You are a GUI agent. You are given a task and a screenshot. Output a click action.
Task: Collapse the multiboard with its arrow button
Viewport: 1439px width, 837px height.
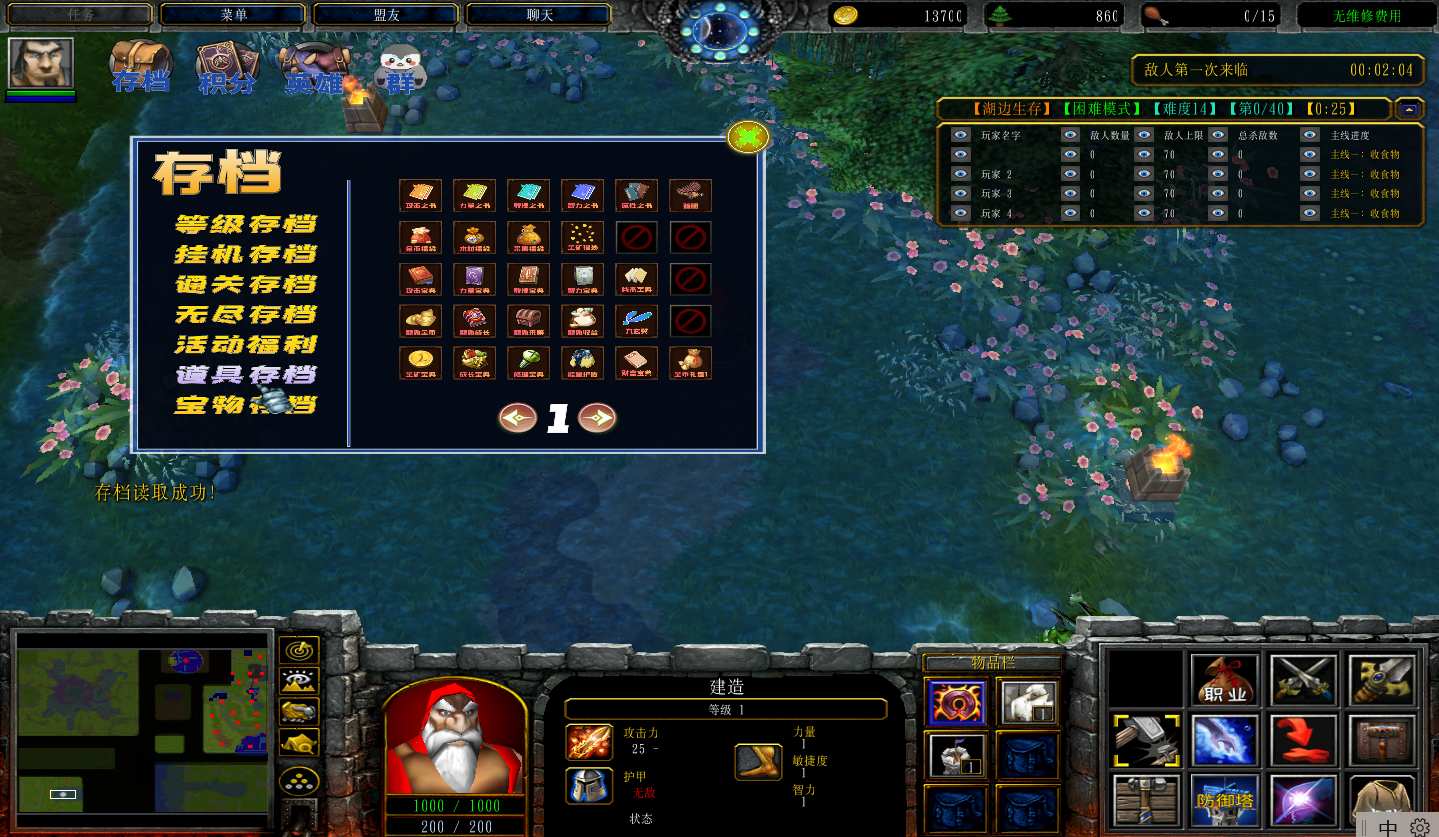pyautogui.click(x=1410, y=109)
